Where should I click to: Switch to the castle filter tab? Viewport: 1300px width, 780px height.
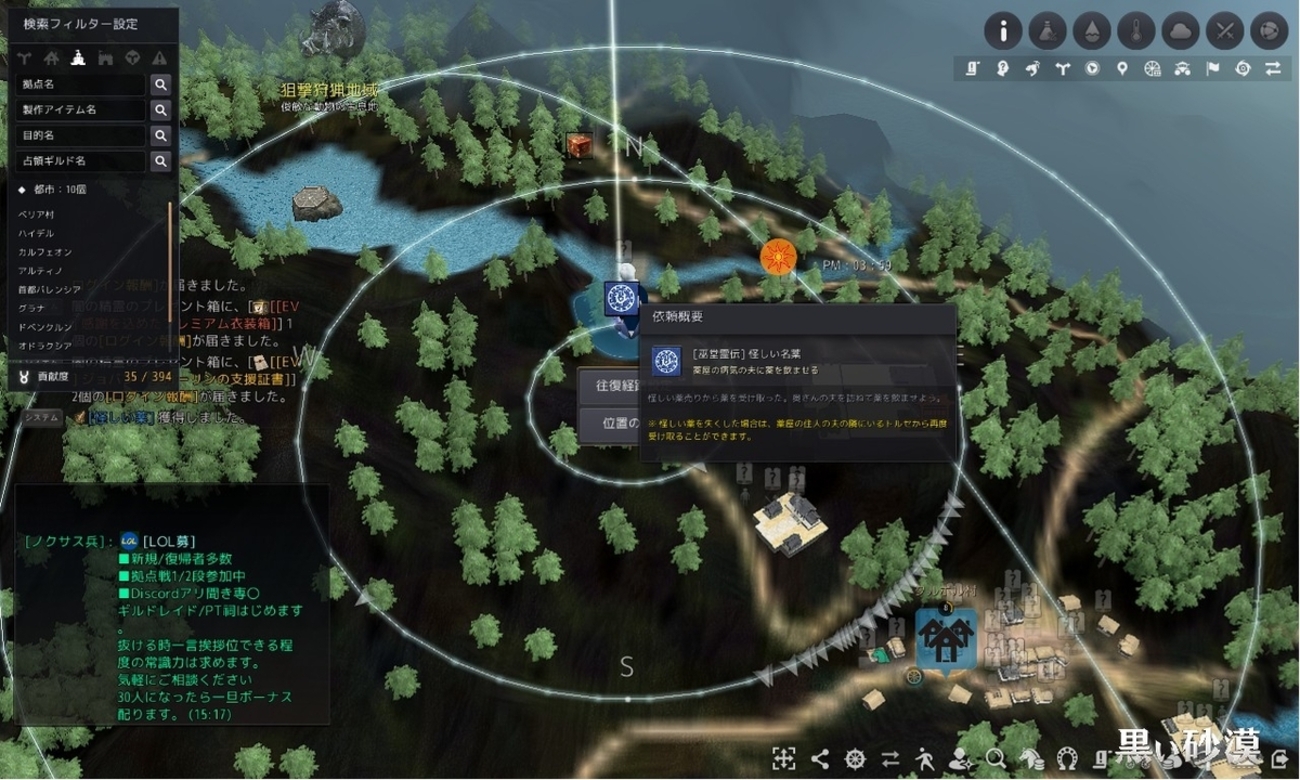coord(107,57)
